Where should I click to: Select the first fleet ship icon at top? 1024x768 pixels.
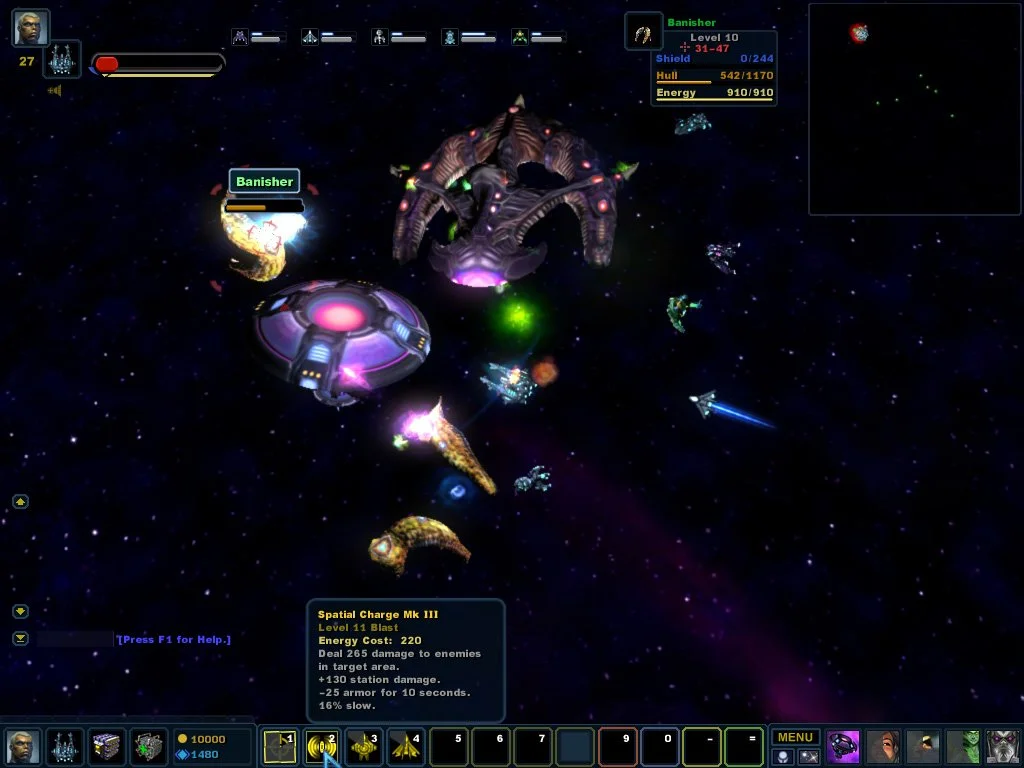[x=240, y=37]
